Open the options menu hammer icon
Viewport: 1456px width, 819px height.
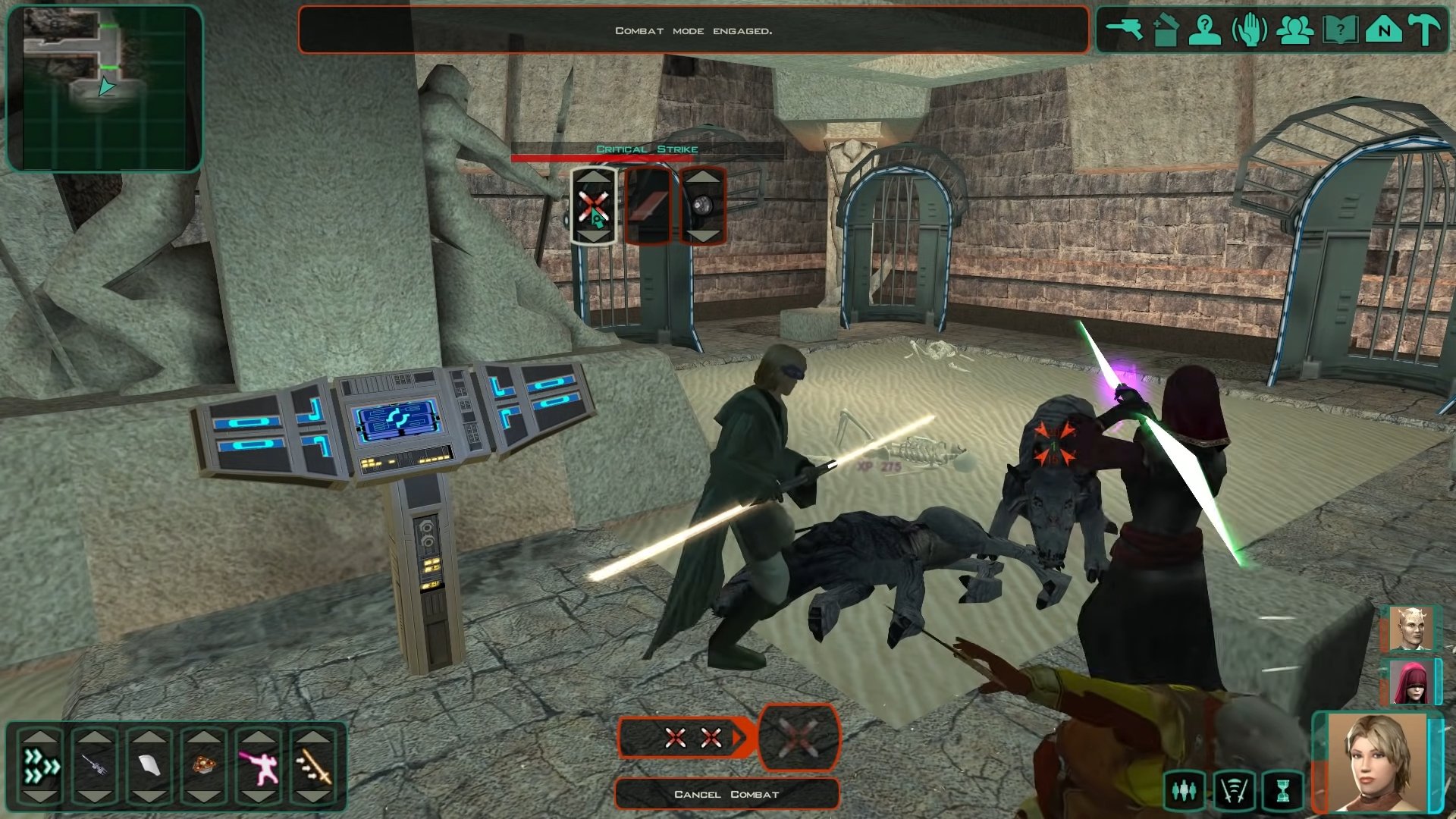point(1426,31)
